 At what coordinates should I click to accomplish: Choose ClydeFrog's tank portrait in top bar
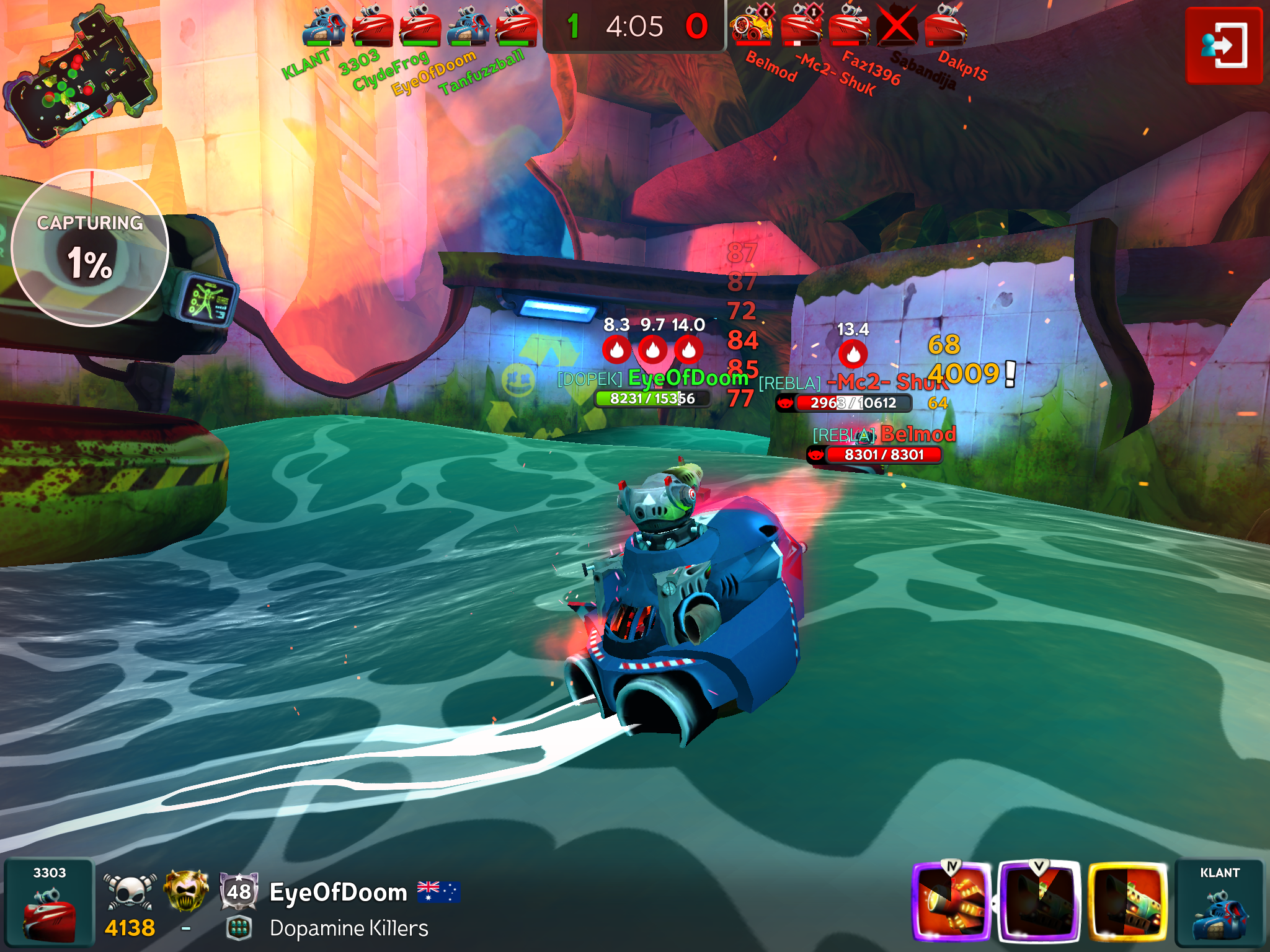pos(420,27)
